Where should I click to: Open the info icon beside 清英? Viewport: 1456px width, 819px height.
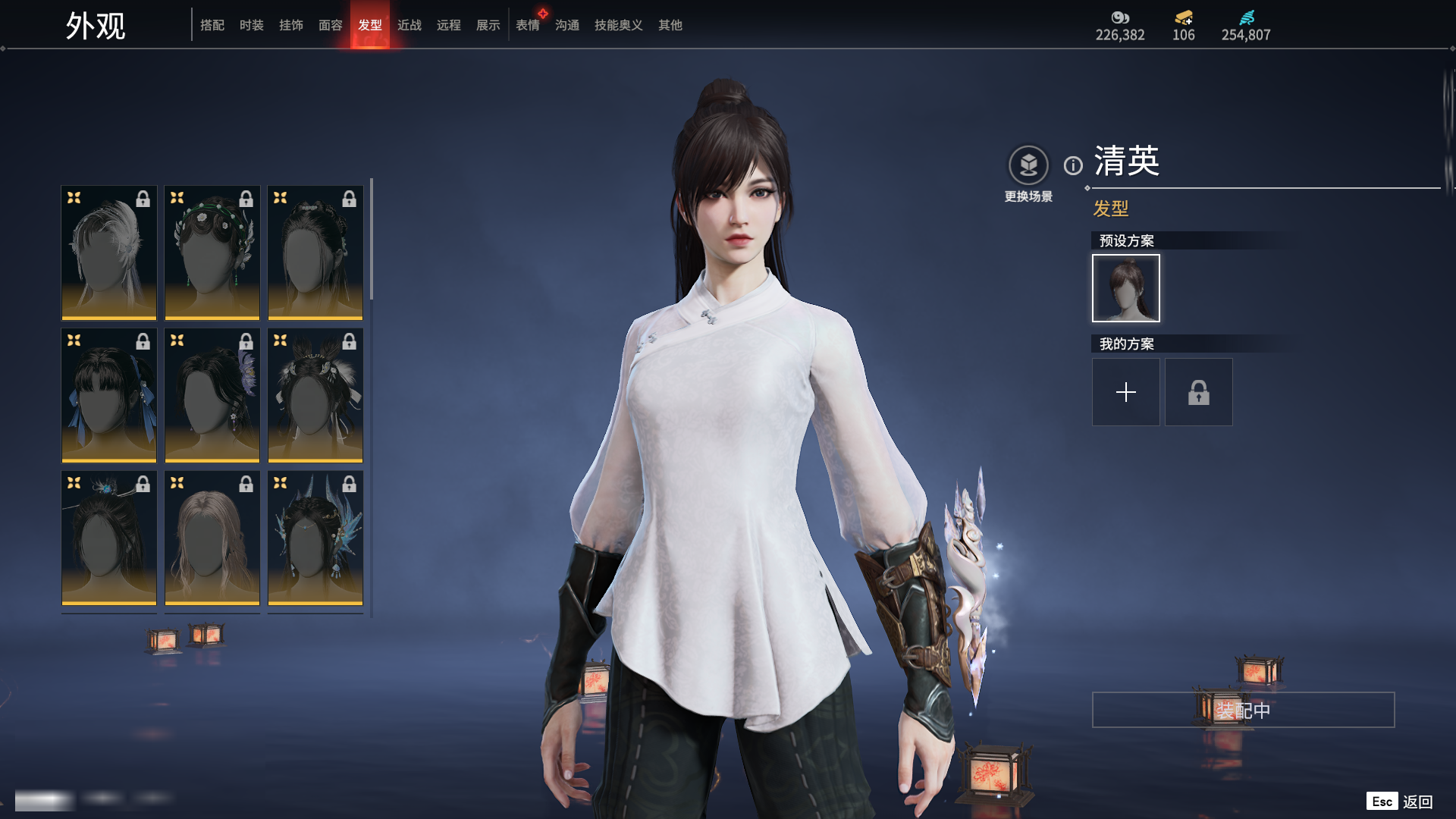[x=1073, y=165]
